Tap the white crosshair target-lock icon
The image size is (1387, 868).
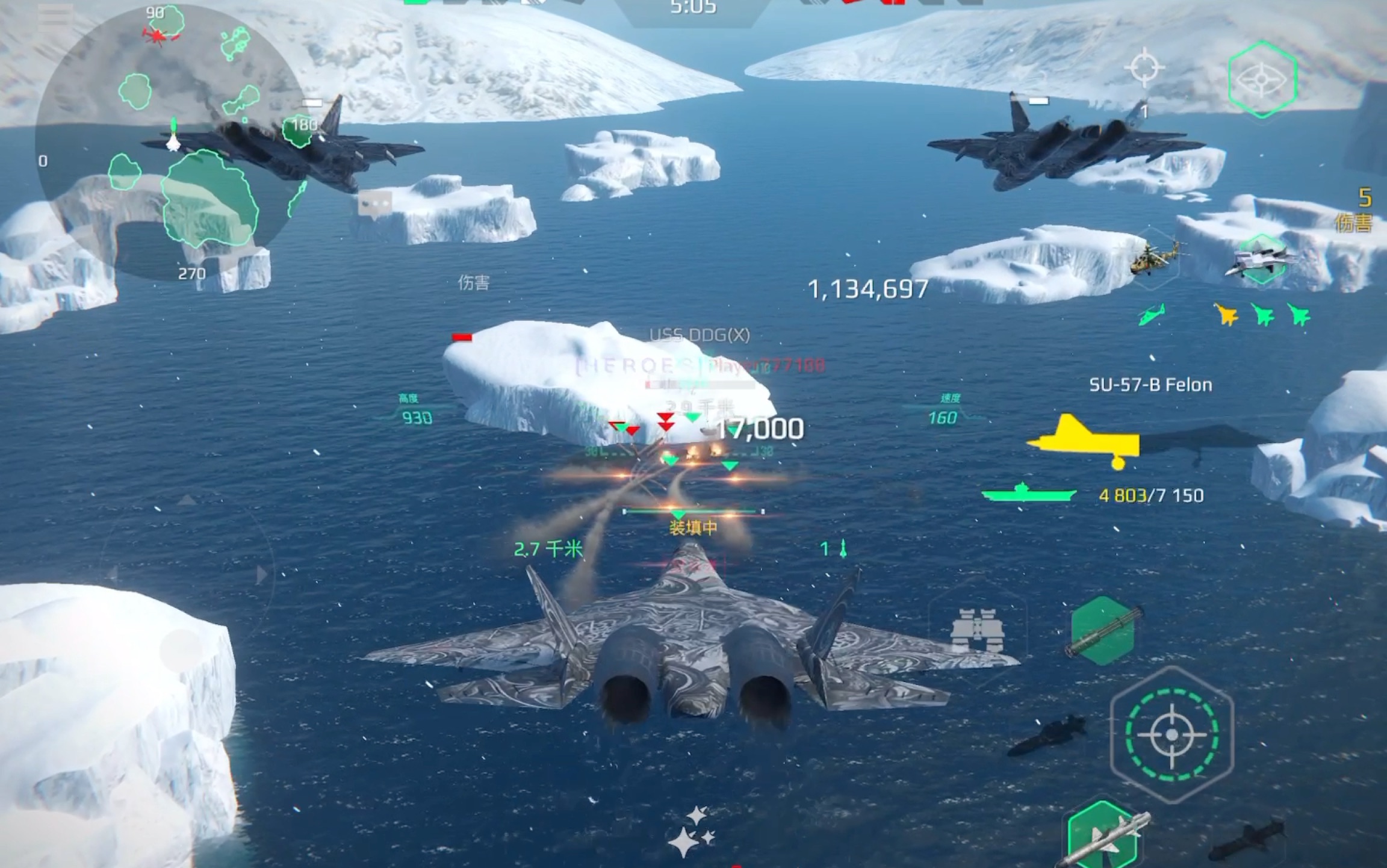point(1144,67)
